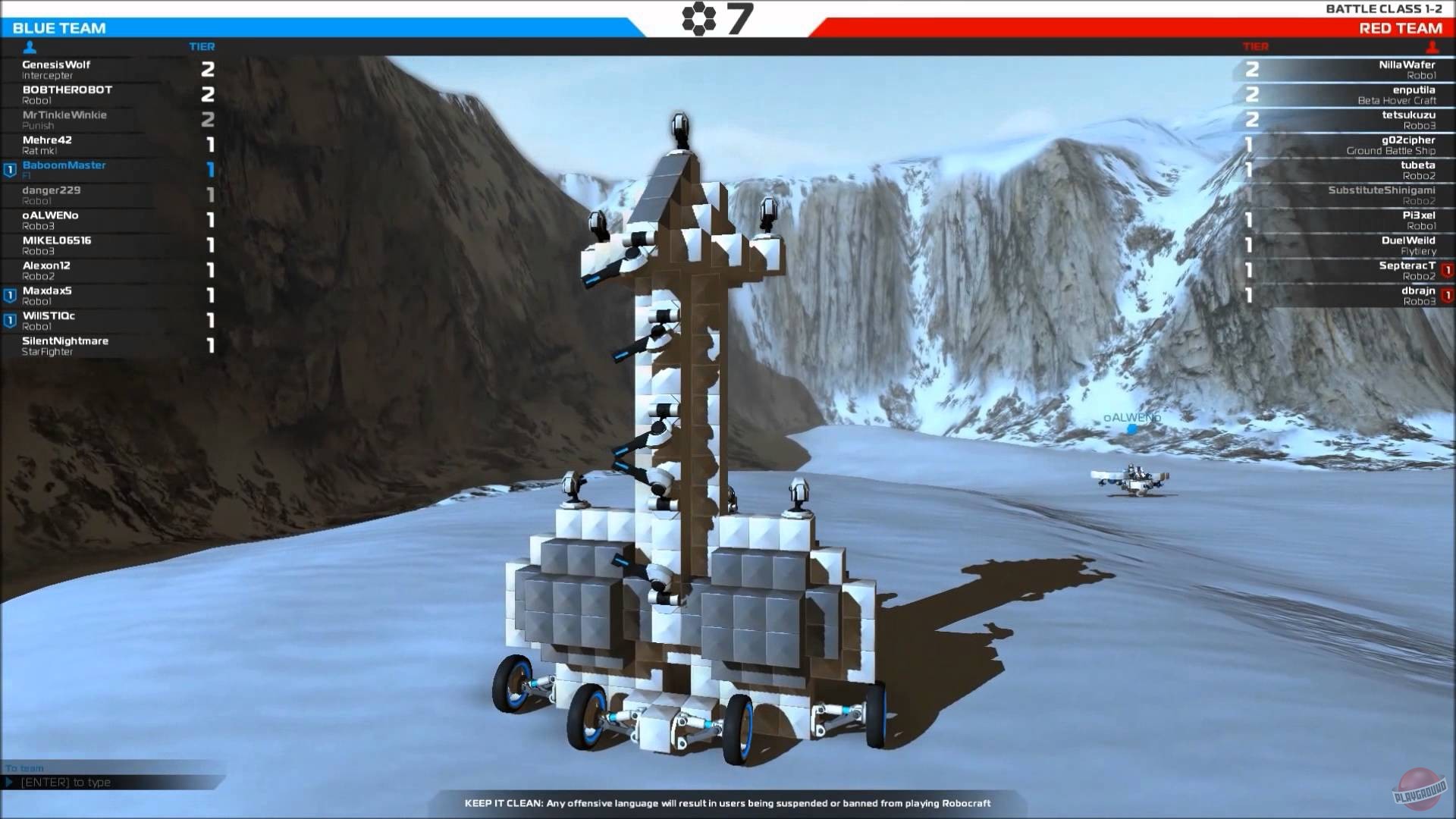
Task: Select the RED TEAM header
Action: pos(1404,28)
